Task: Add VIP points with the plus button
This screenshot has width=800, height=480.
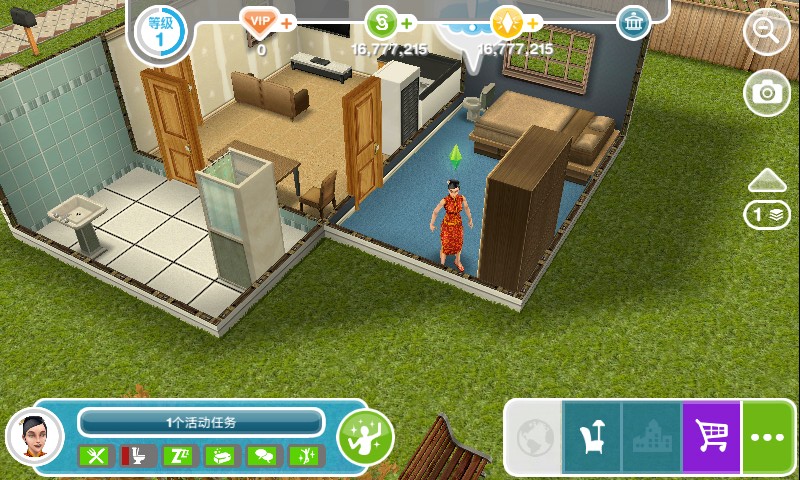Action: (287, 22)
